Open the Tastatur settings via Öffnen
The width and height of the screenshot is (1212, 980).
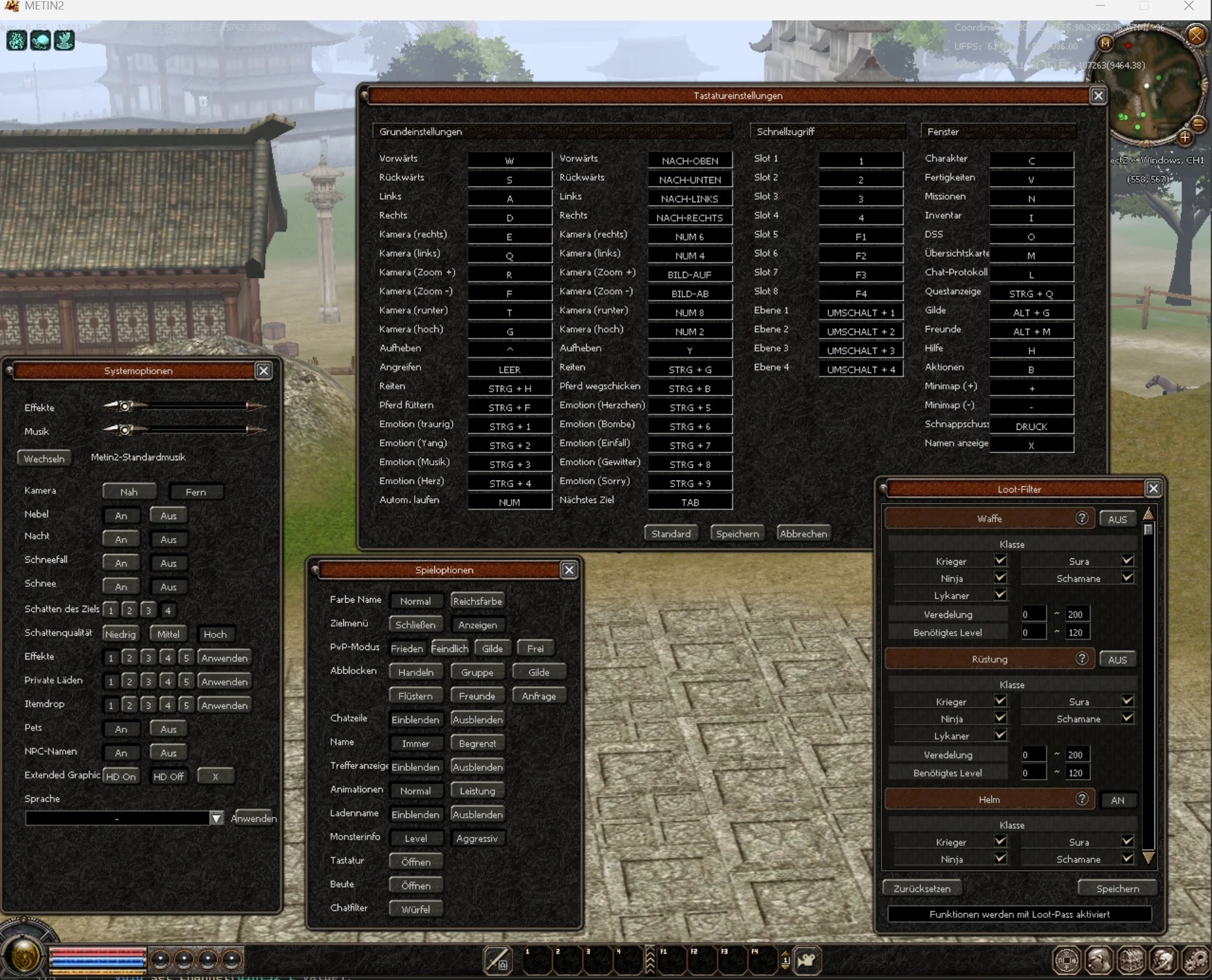pyautogui.click(x=415, y=862)
